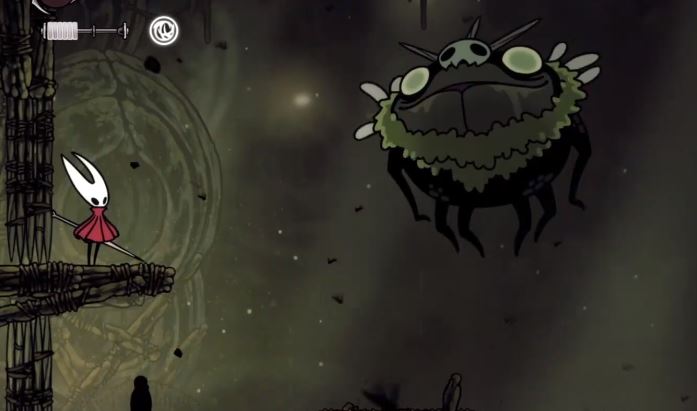Click the glowing circular swirl icon
697x411 pixels.
click(x=164, y=31)
